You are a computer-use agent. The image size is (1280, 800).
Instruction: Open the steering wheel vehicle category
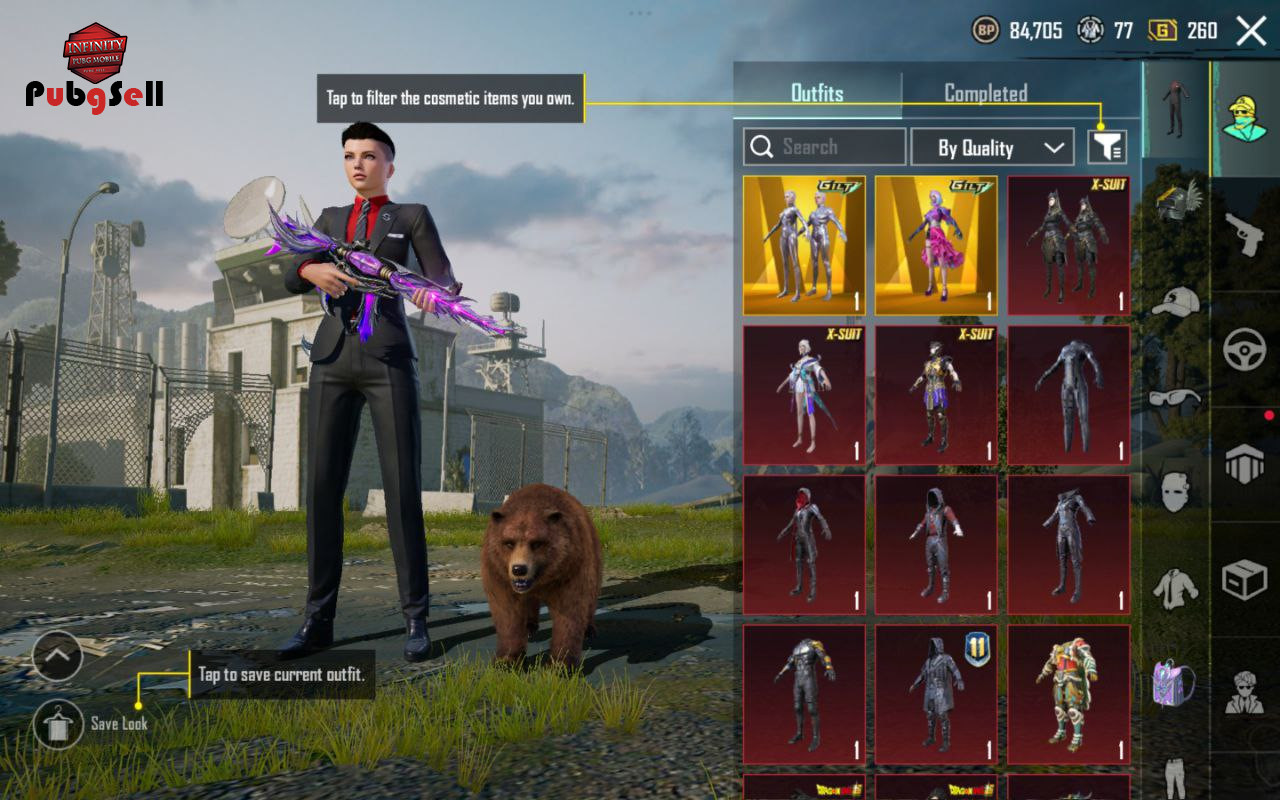pyautogui.click(x=1245, y=350)
